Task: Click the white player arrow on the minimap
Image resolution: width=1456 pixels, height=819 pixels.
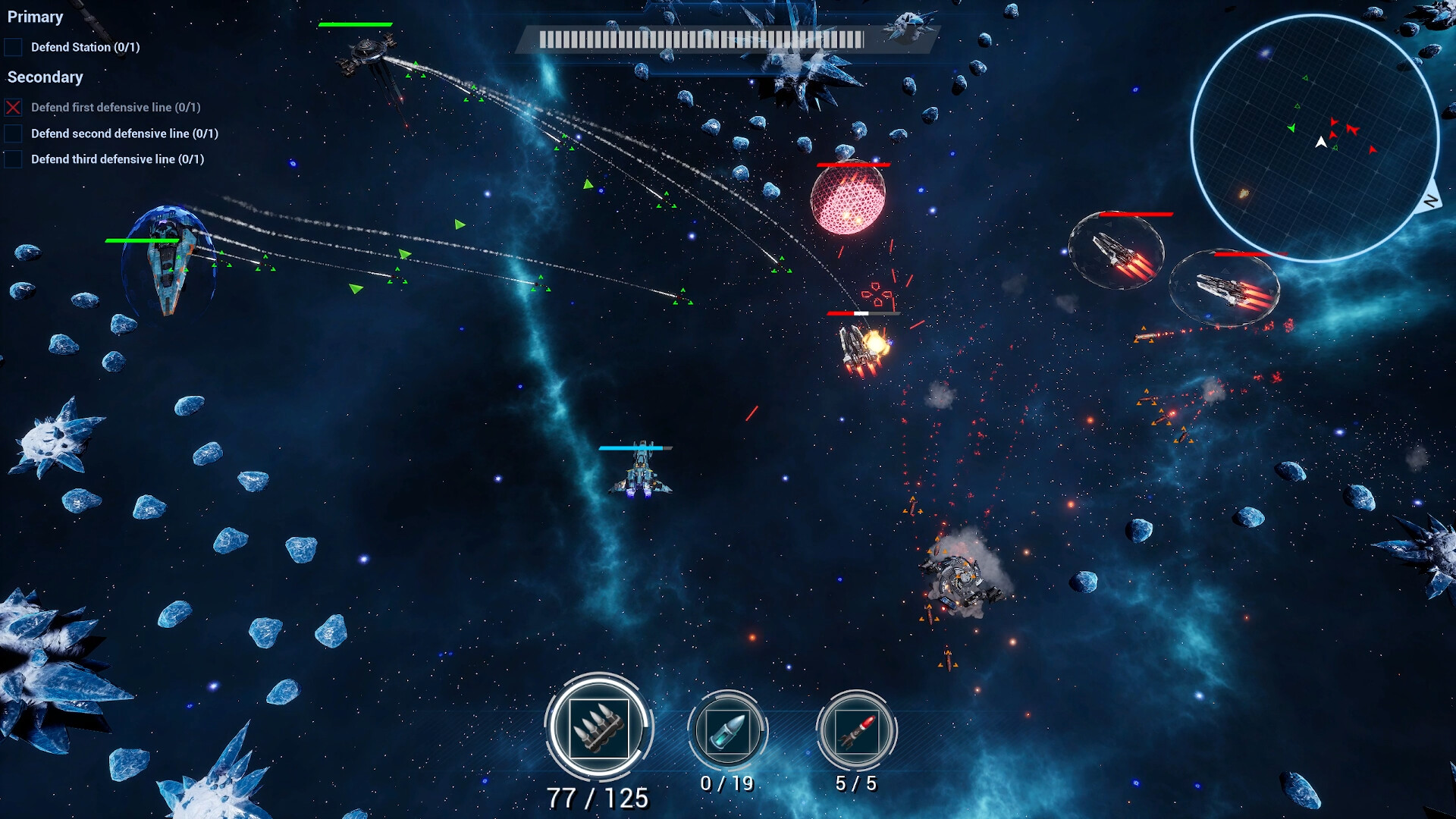Action: click(x=1321, y=142)
